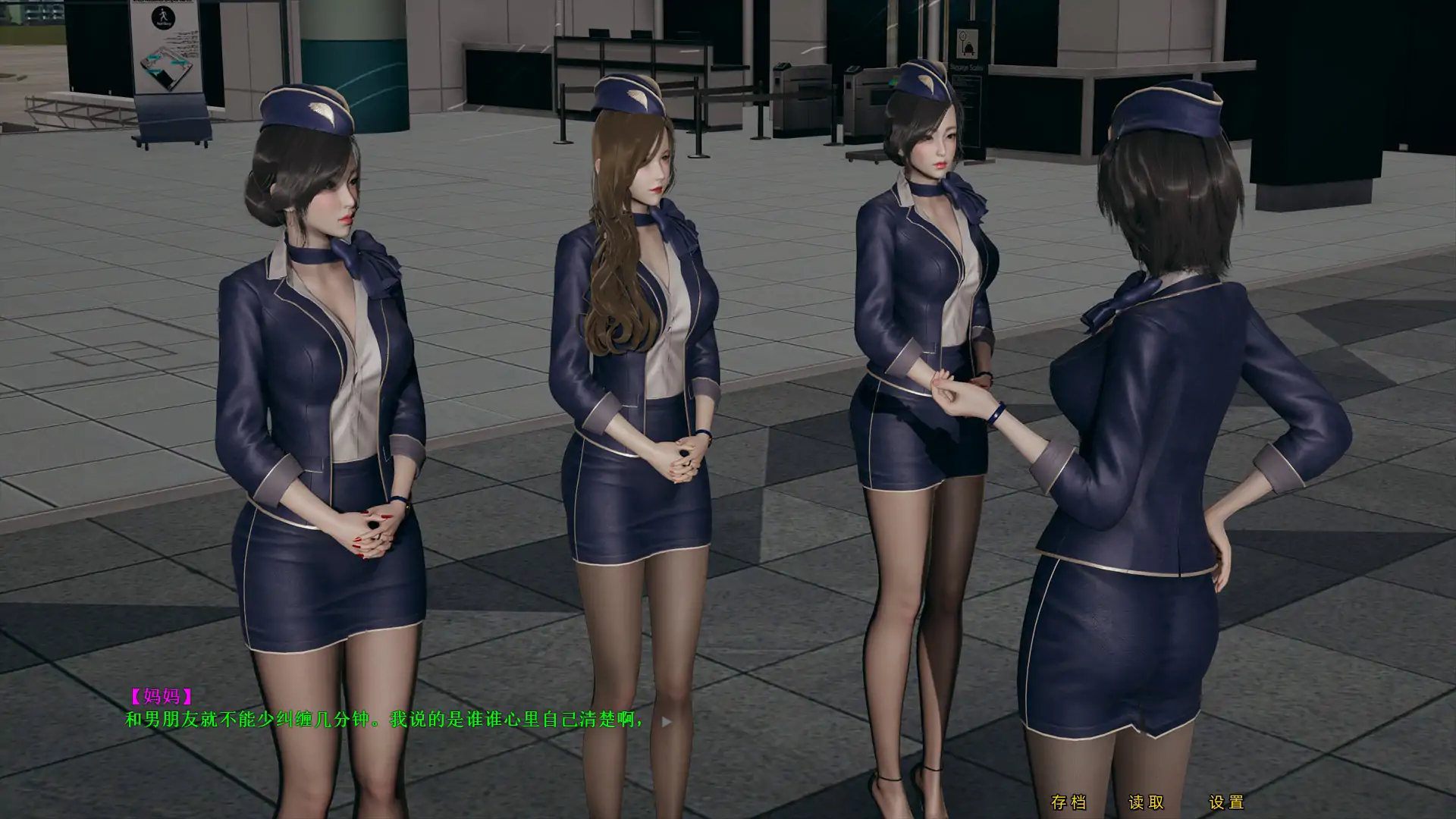Click the airport map information board
This screenshot has width=1456, height=819.
tap(165, 68)
